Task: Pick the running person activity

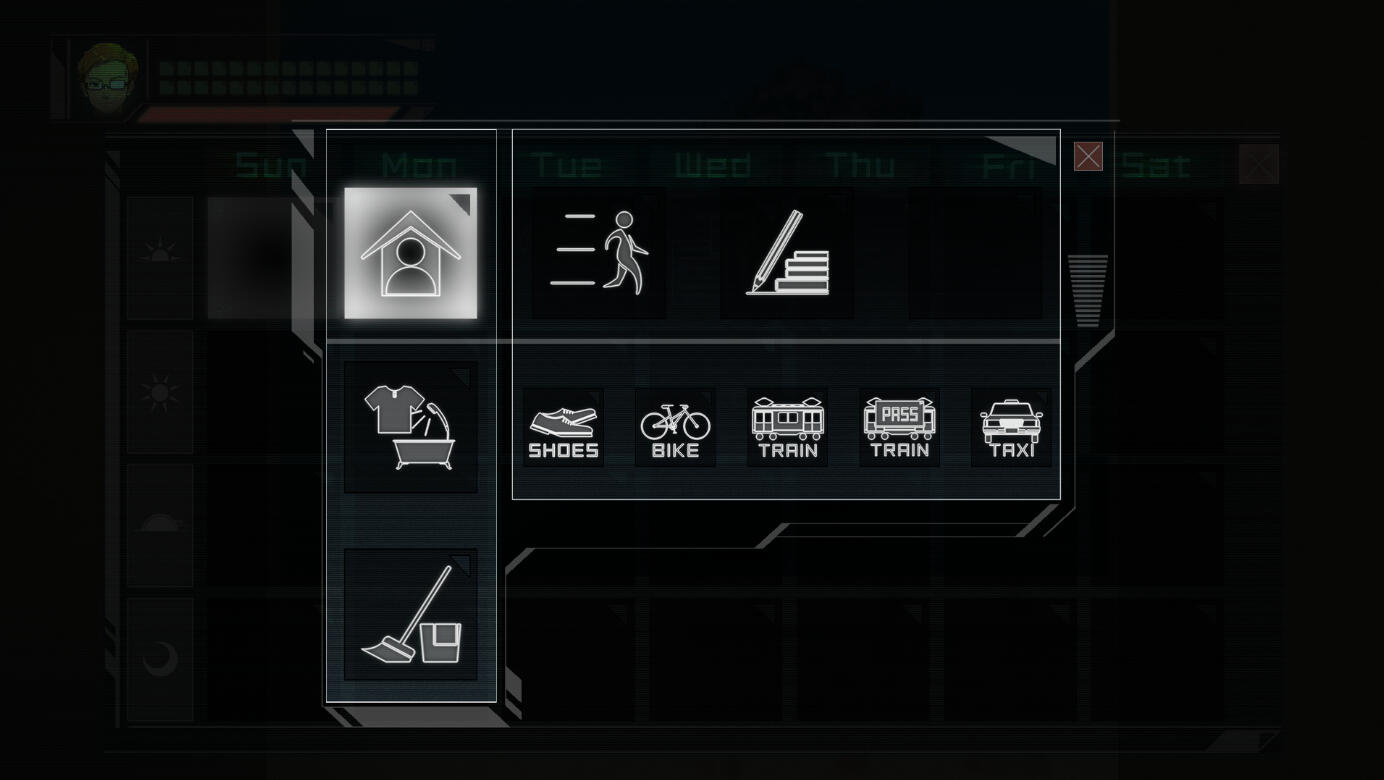Action: [x=598, y=253]
